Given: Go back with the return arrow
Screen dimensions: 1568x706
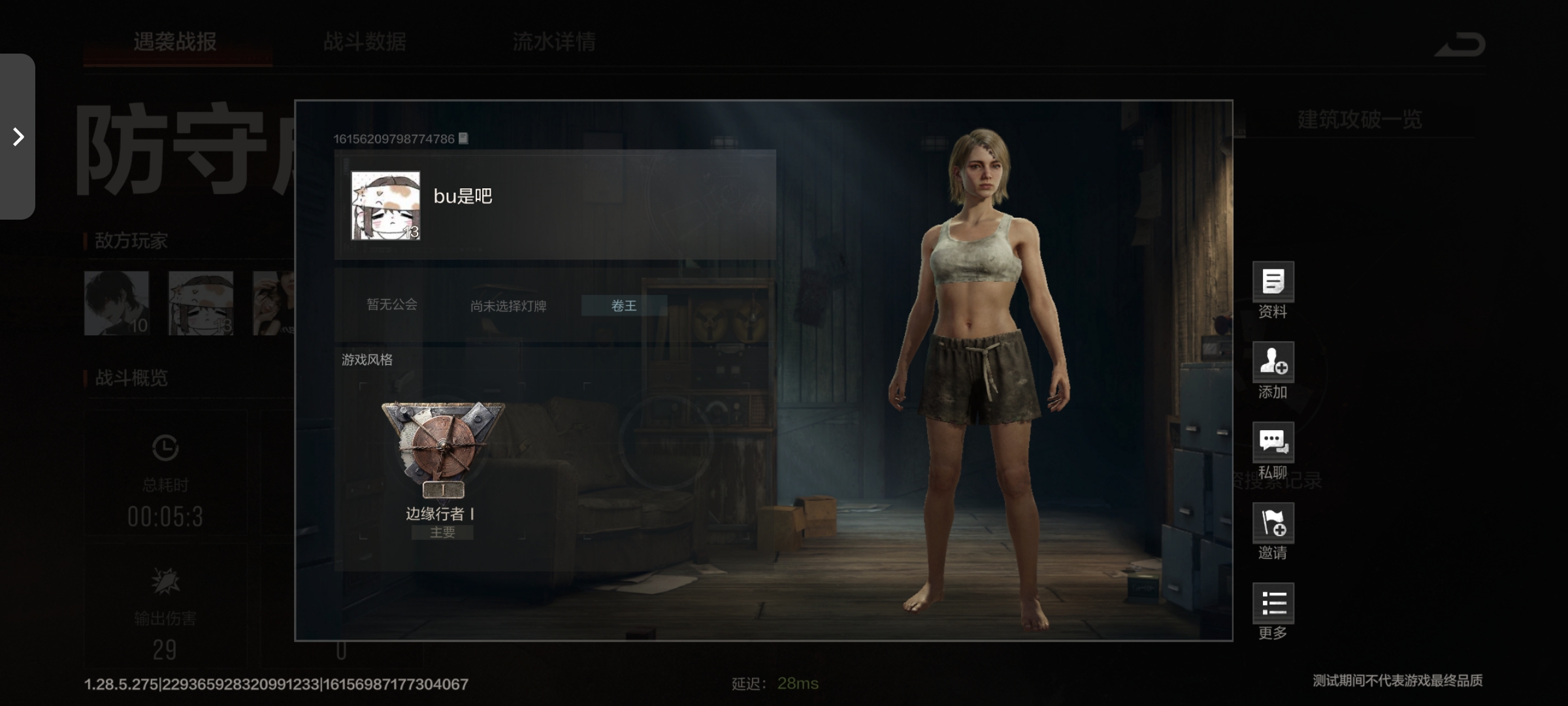Looking at the screenshot, I should pyautogui.click(x=1461, y=44).
